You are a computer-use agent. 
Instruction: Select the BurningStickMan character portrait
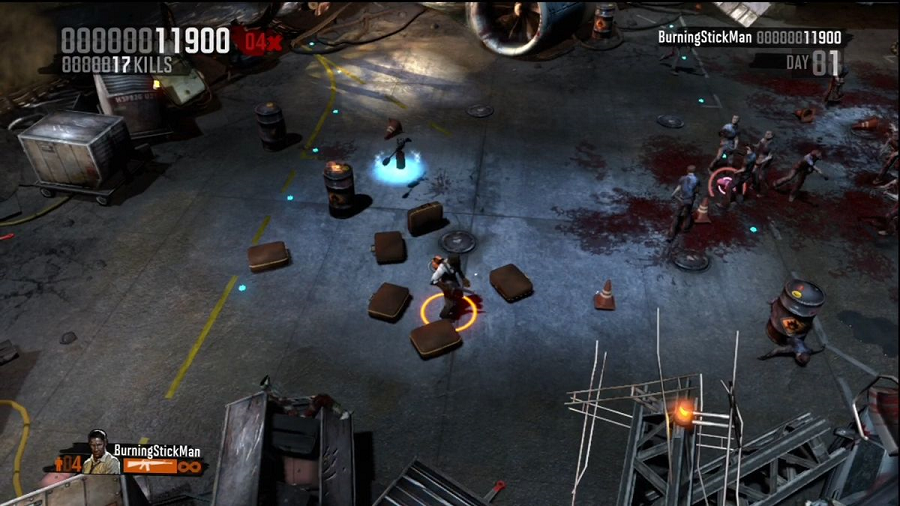[x=99, y=452]
